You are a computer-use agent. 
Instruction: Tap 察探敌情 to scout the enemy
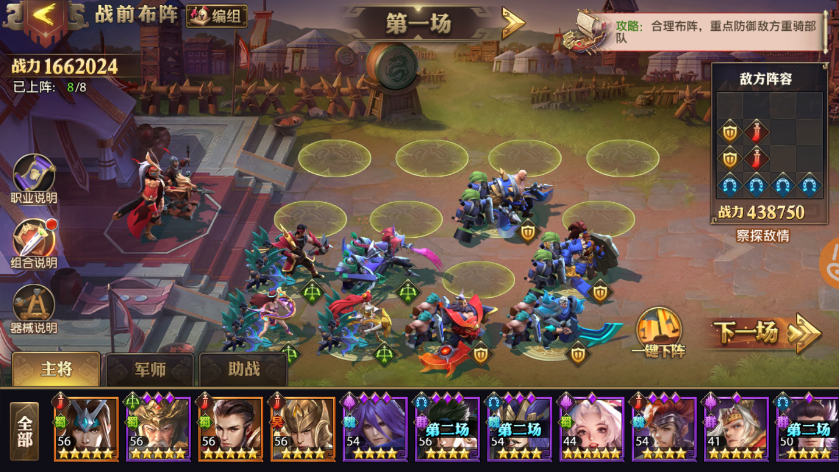coord(762,236)
